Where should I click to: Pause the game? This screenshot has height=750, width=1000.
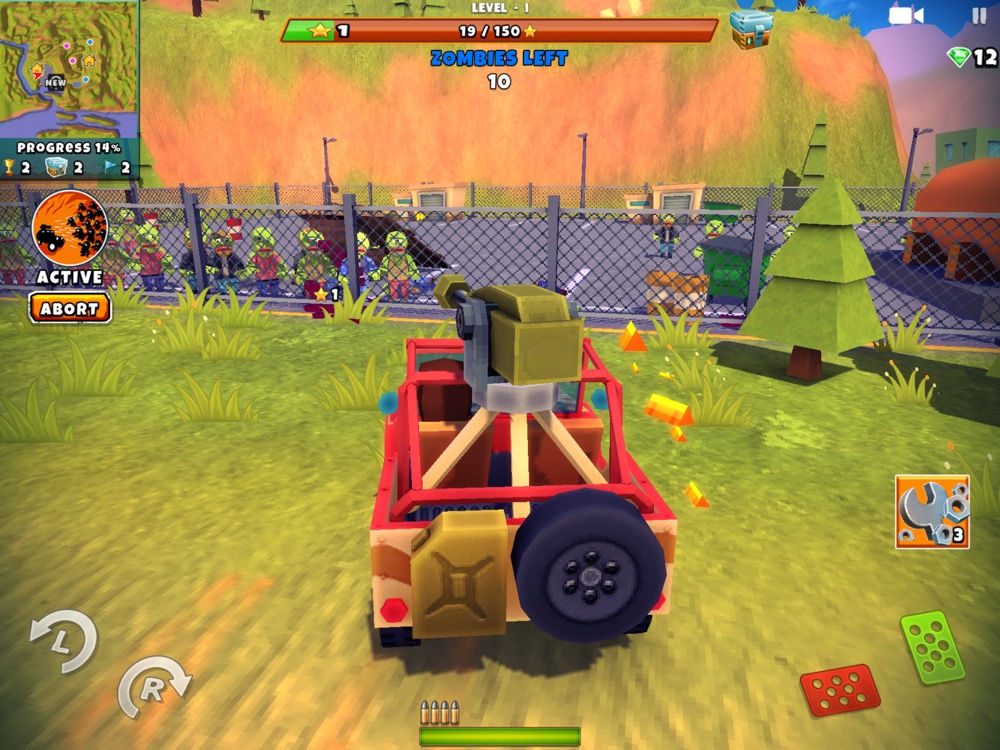(x=978, y=16)
